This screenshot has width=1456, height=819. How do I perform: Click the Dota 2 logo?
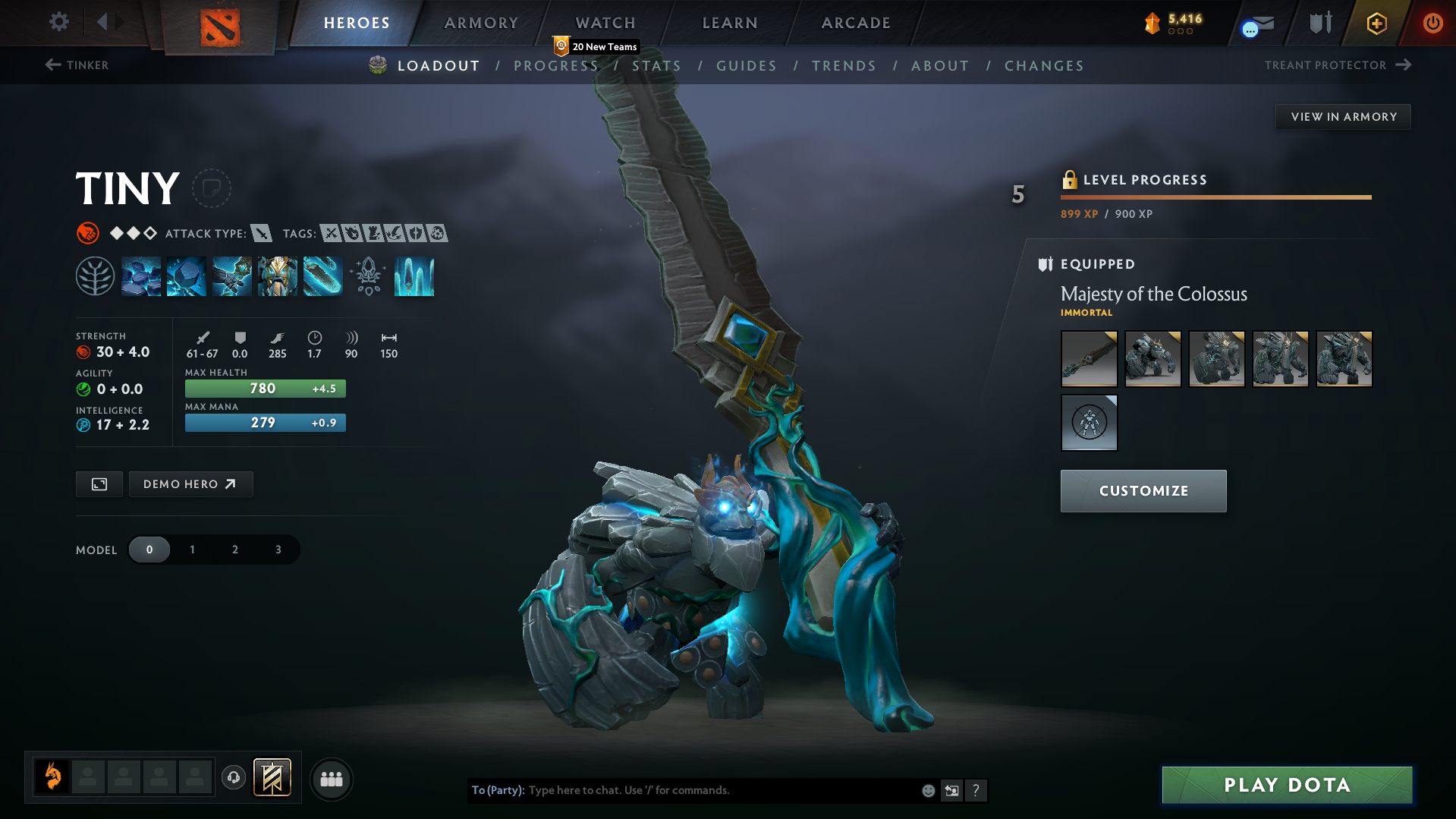[x=221, y=23]
